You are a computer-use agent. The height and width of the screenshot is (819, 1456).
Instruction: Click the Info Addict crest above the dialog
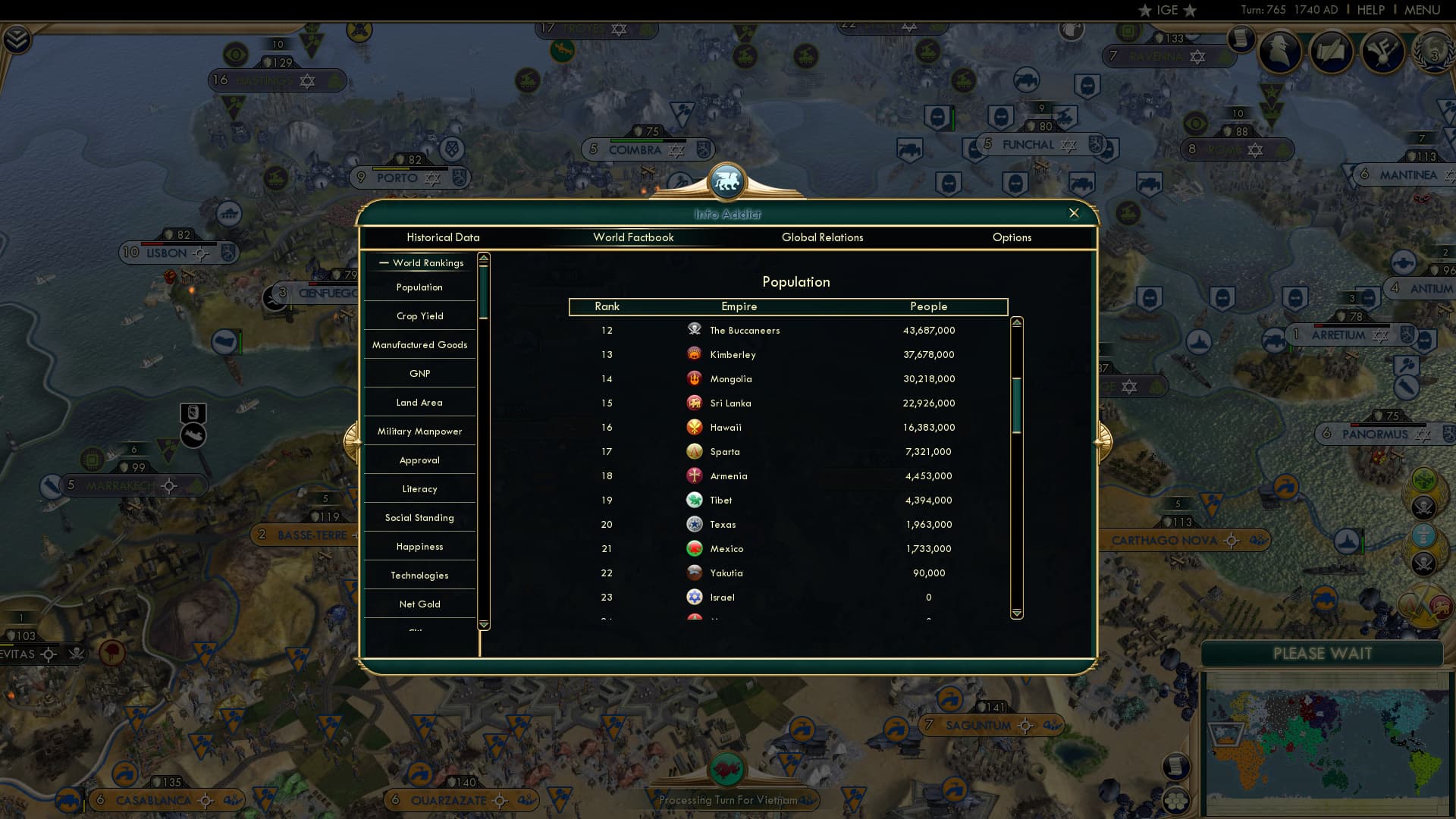(x=727, y=181)
